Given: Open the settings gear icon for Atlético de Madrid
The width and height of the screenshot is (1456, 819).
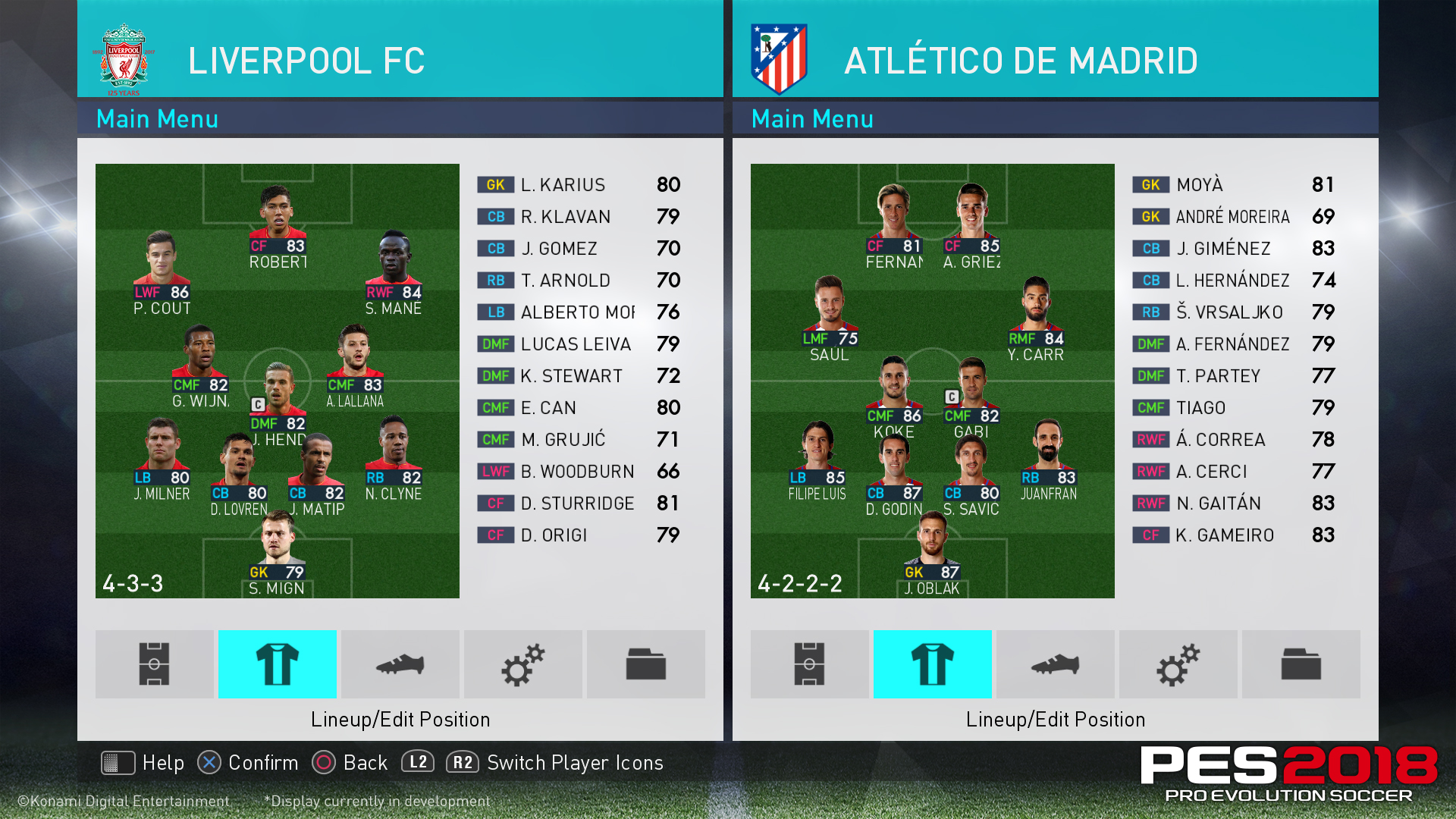Looking at the screenshot, I should pos(1178,664).
